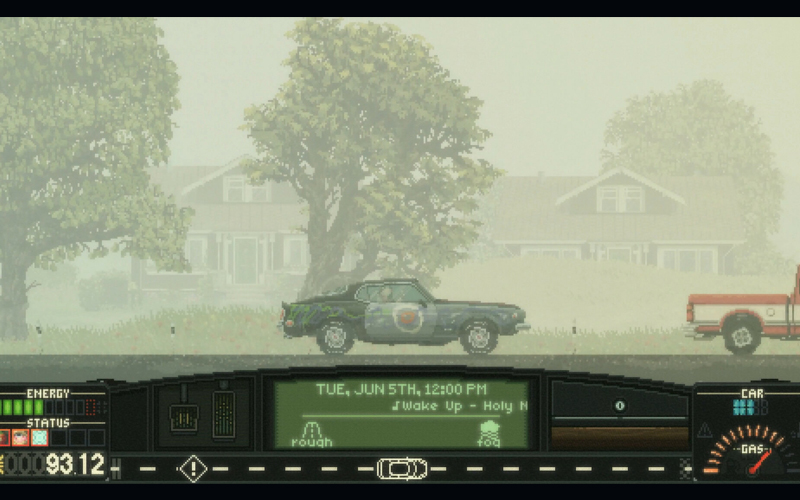This screenshot has height=500, width=800.
Task: Click the diamond exclamation road event marker
Action: (192, 467)
